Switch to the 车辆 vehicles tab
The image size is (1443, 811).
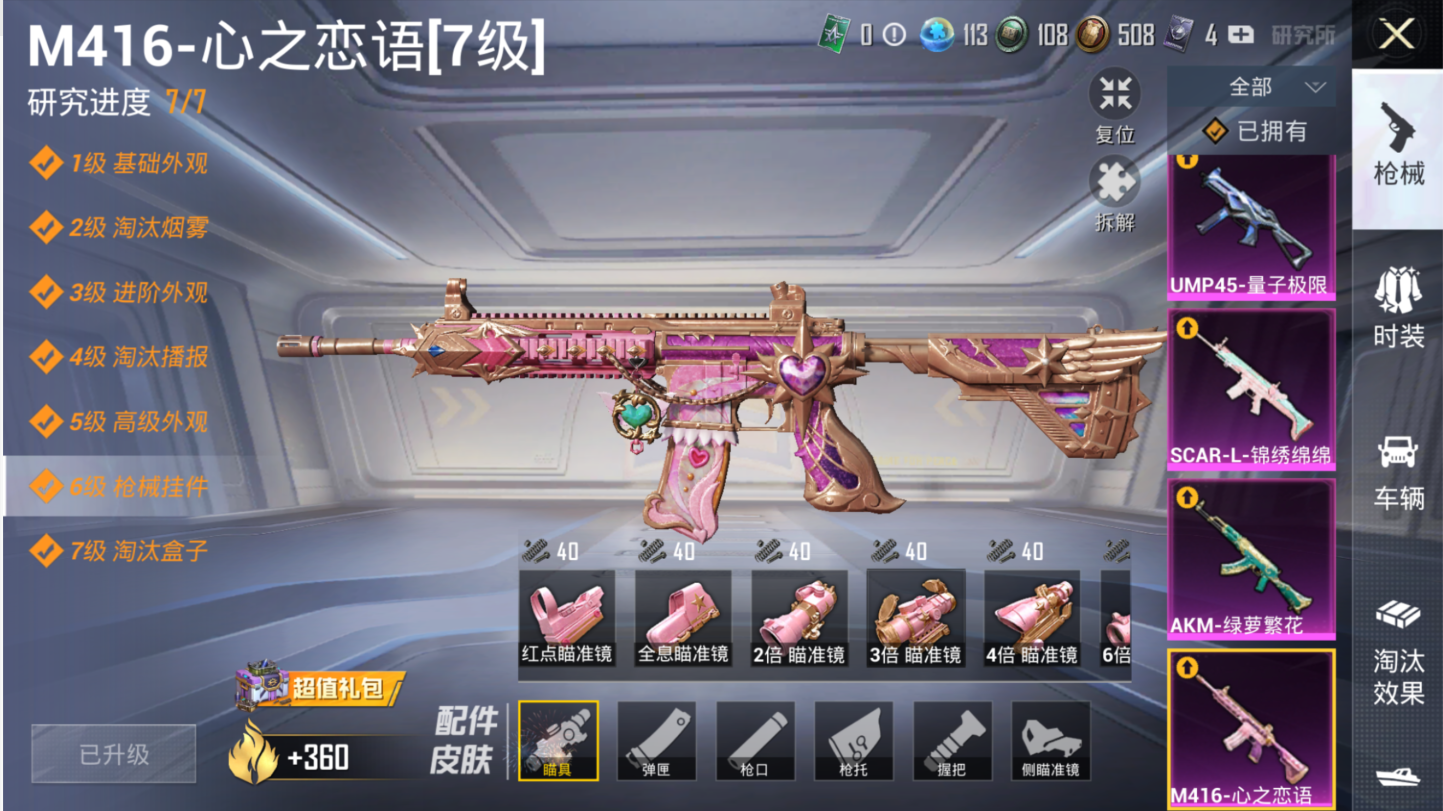click(1397, 470)
